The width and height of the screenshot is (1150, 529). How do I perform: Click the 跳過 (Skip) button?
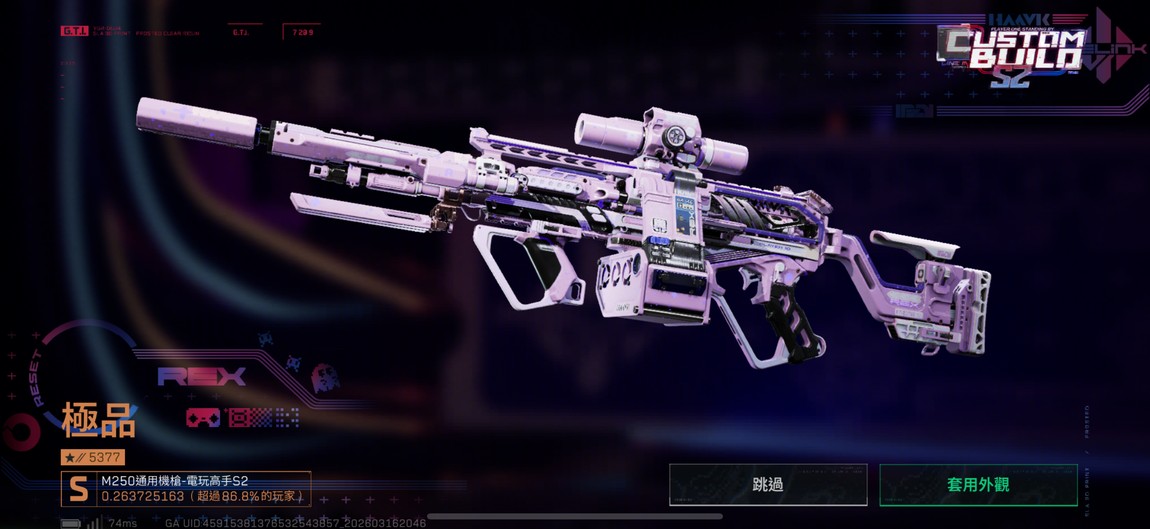767,485
